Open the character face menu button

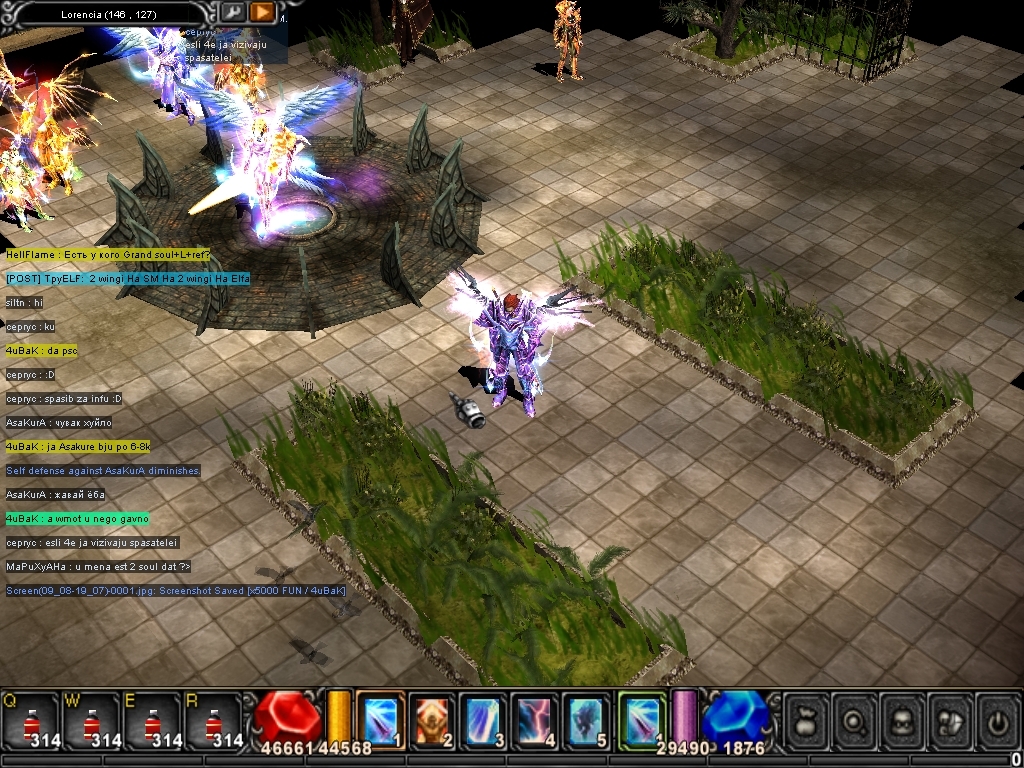903,719
